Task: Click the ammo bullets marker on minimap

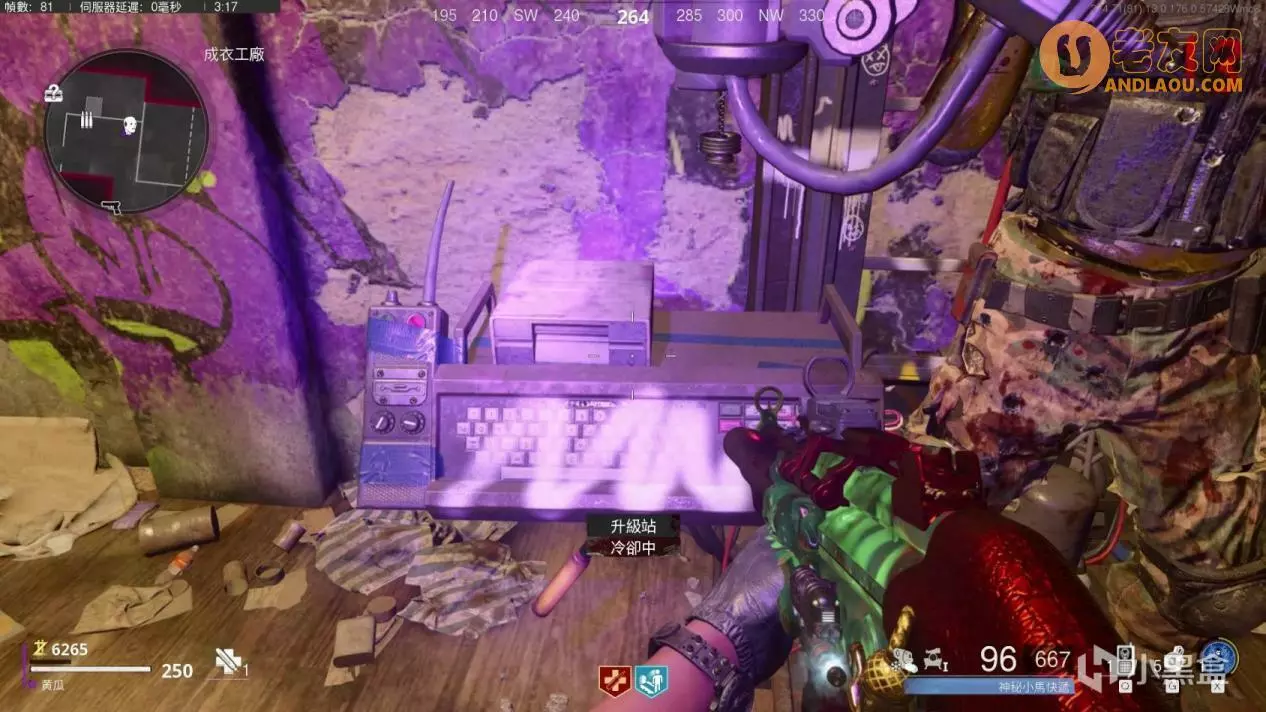Action: (x=86, y=120)
